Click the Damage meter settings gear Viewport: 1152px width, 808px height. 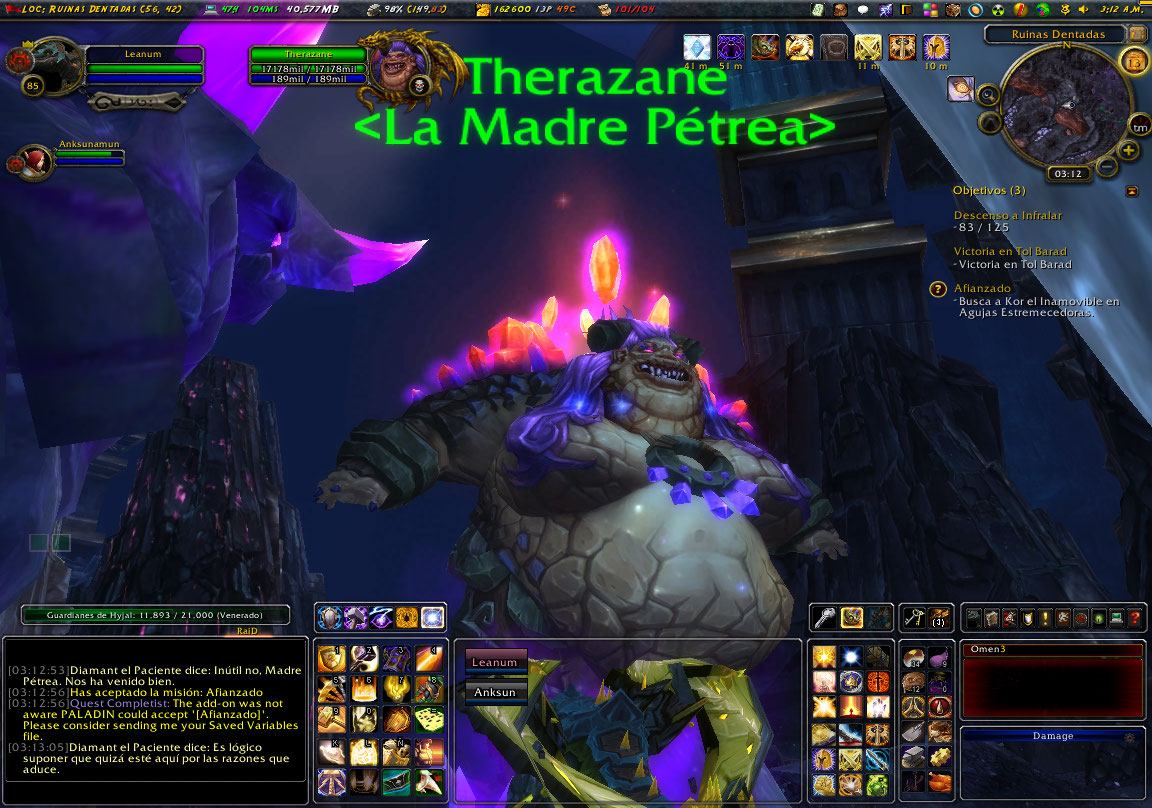coord(1131,736)
